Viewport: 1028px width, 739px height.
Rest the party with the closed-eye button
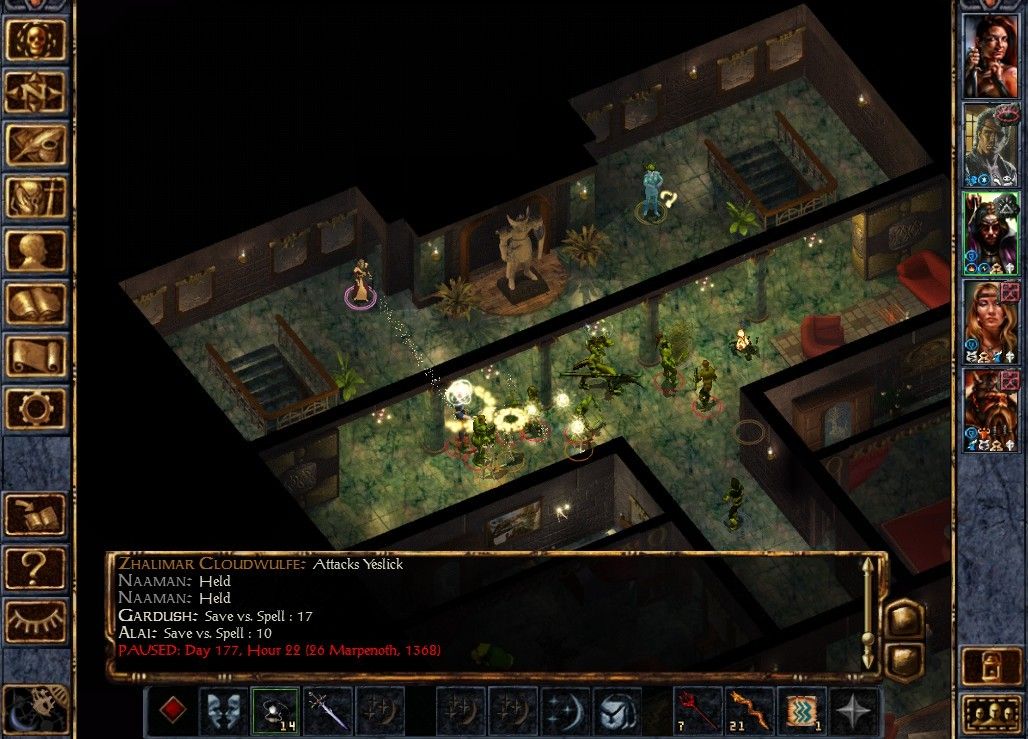tap(37, 621)
